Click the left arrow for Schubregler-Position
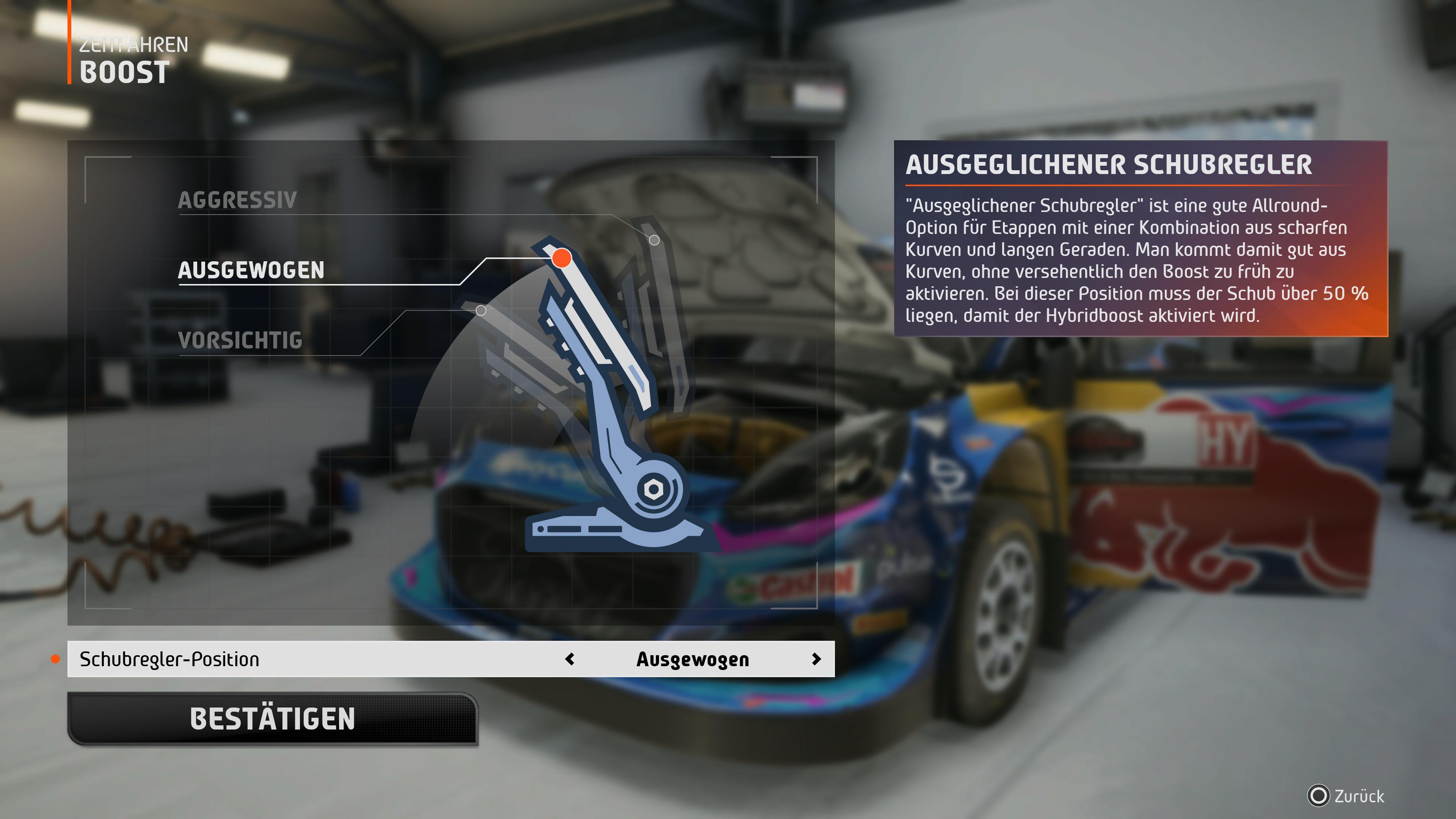Screen dimensions: 1456x819 coord(570,659)
